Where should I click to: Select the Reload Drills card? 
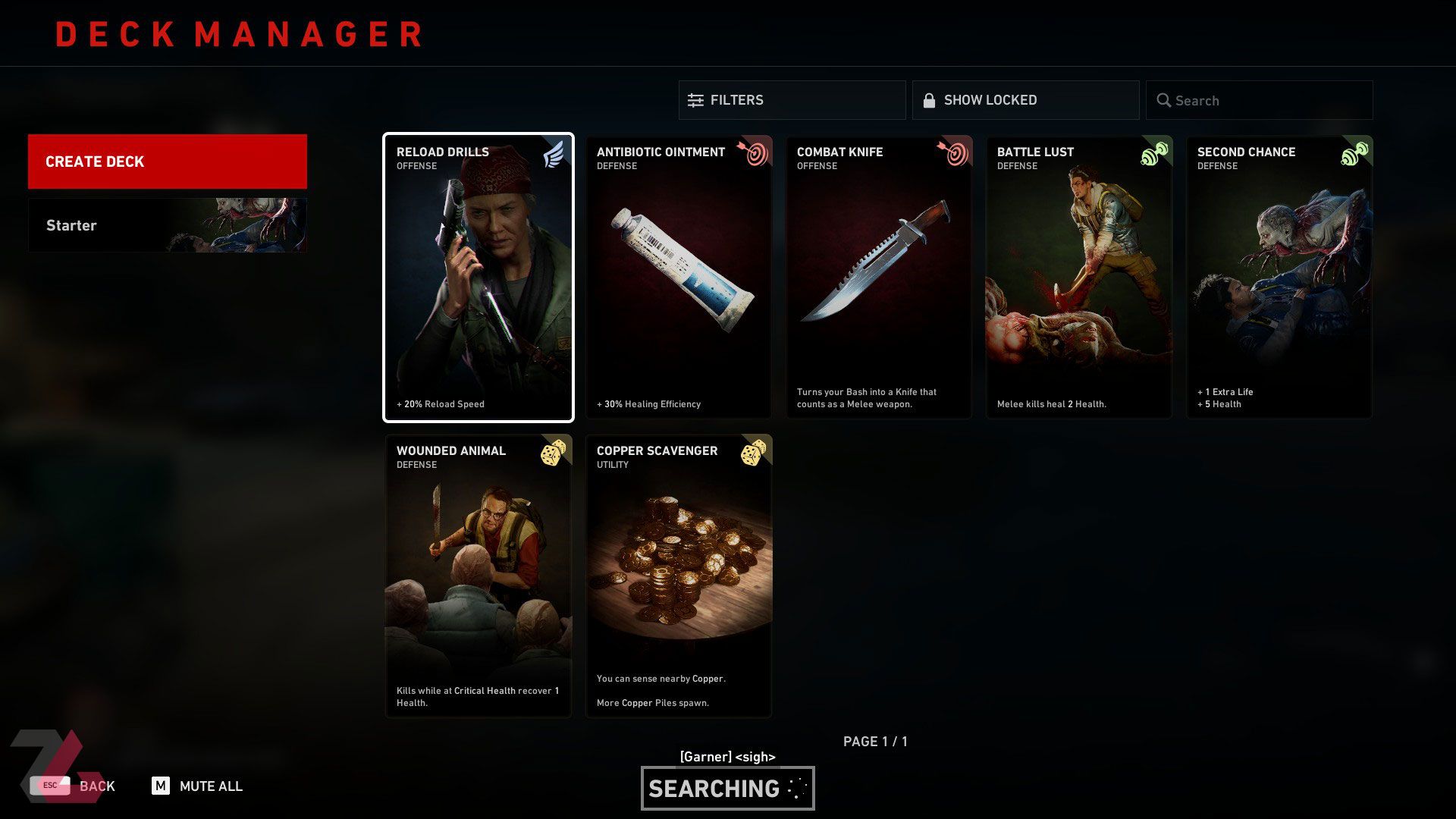(x=479, y=278)
